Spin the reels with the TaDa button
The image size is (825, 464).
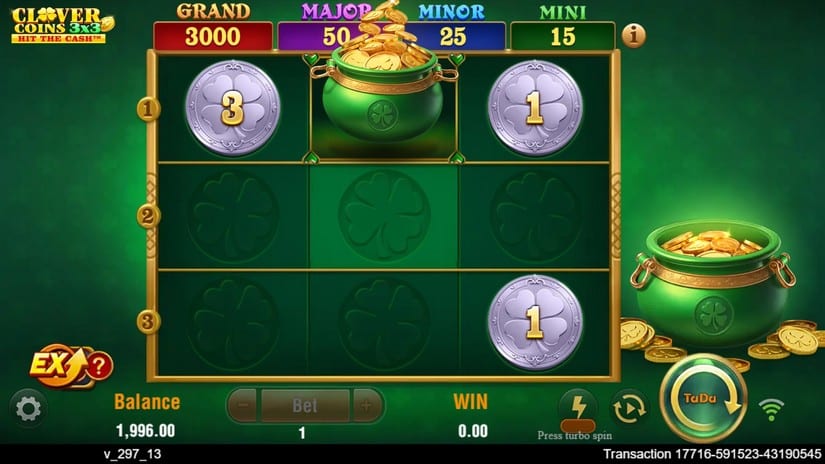tap(703, 399)
